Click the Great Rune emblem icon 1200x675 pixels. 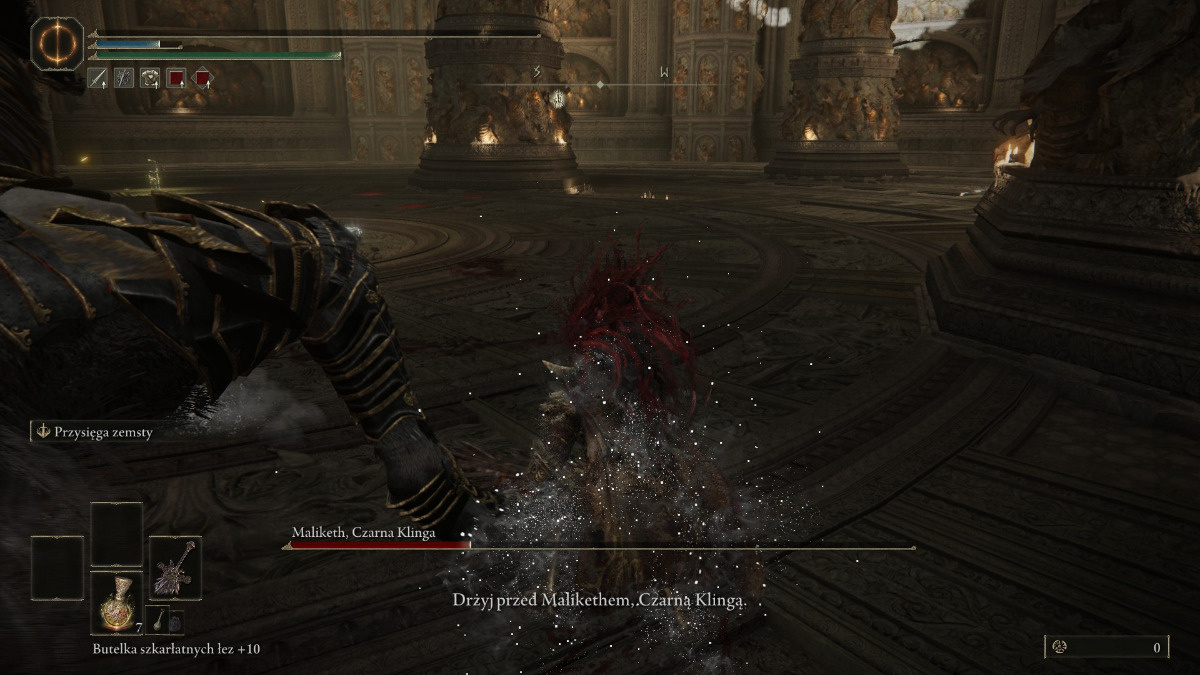click(x=57, y=44)
